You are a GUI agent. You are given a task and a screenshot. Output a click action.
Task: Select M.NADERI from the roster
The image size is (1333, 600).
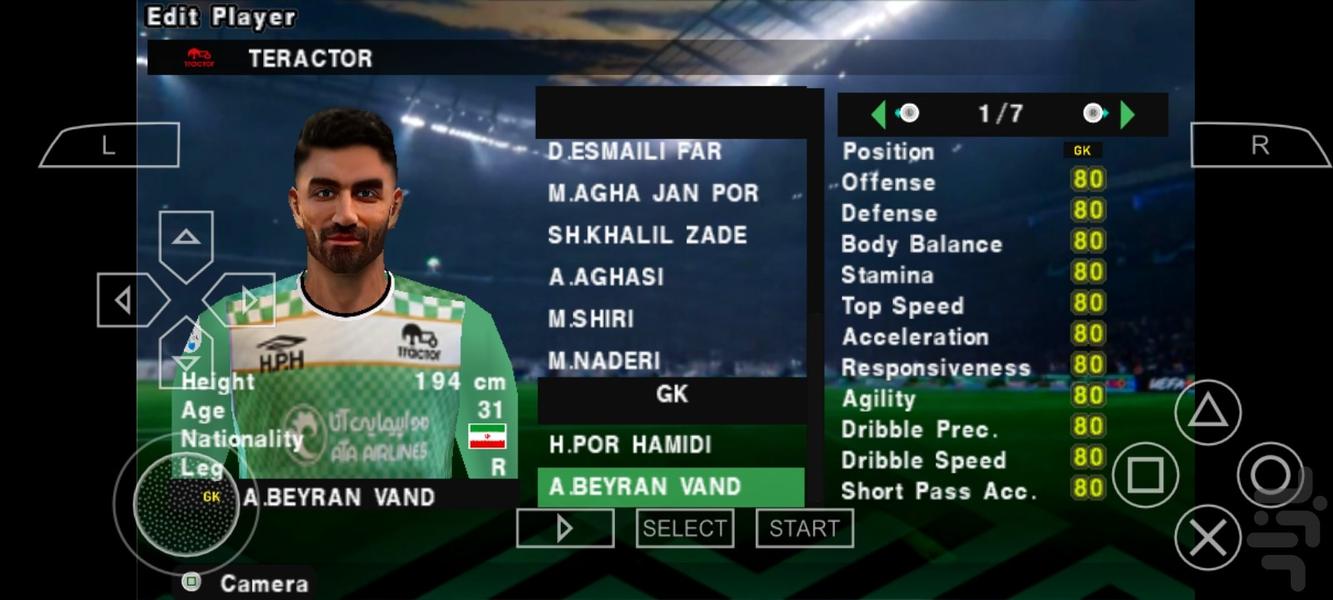[604, 360]
